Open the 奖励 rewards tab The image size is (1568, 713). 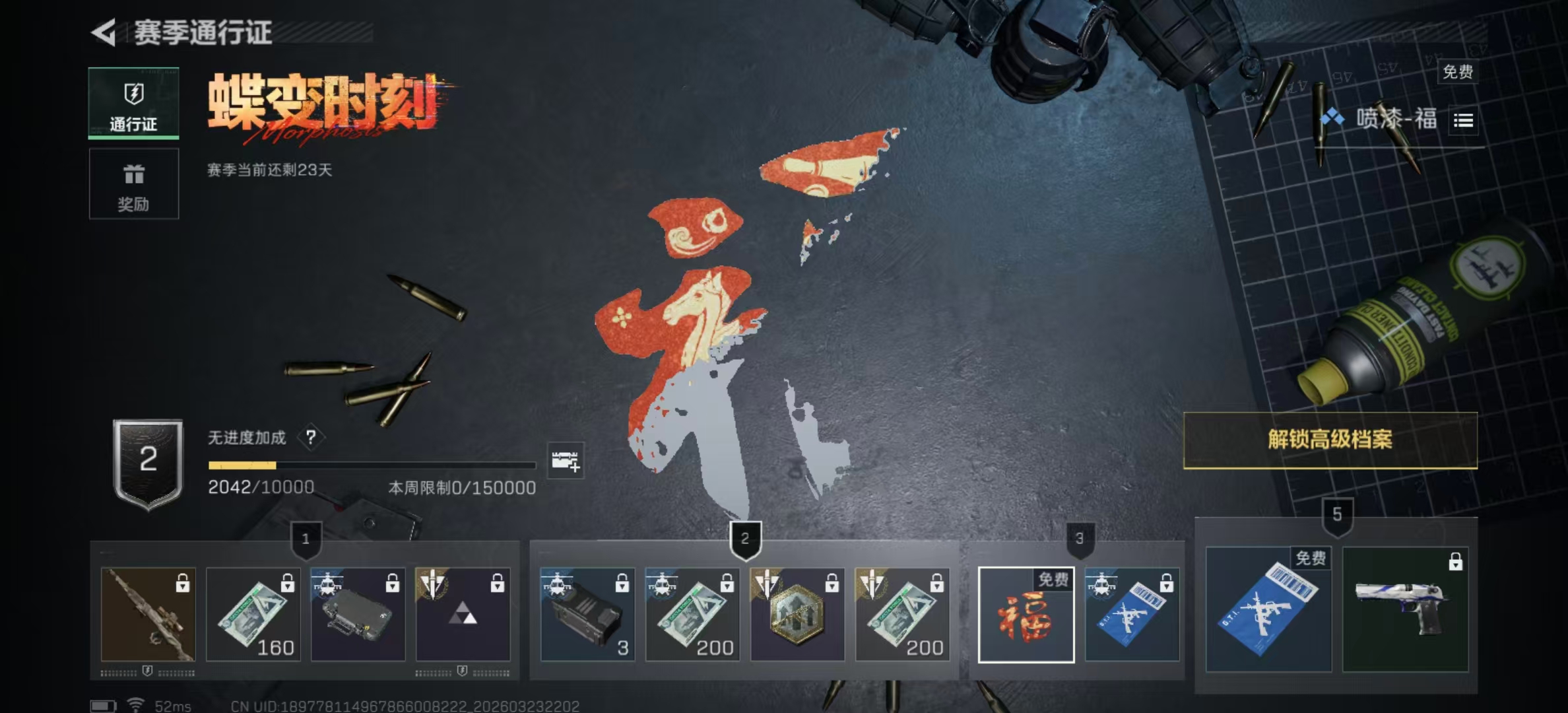(x=133, y=184)
